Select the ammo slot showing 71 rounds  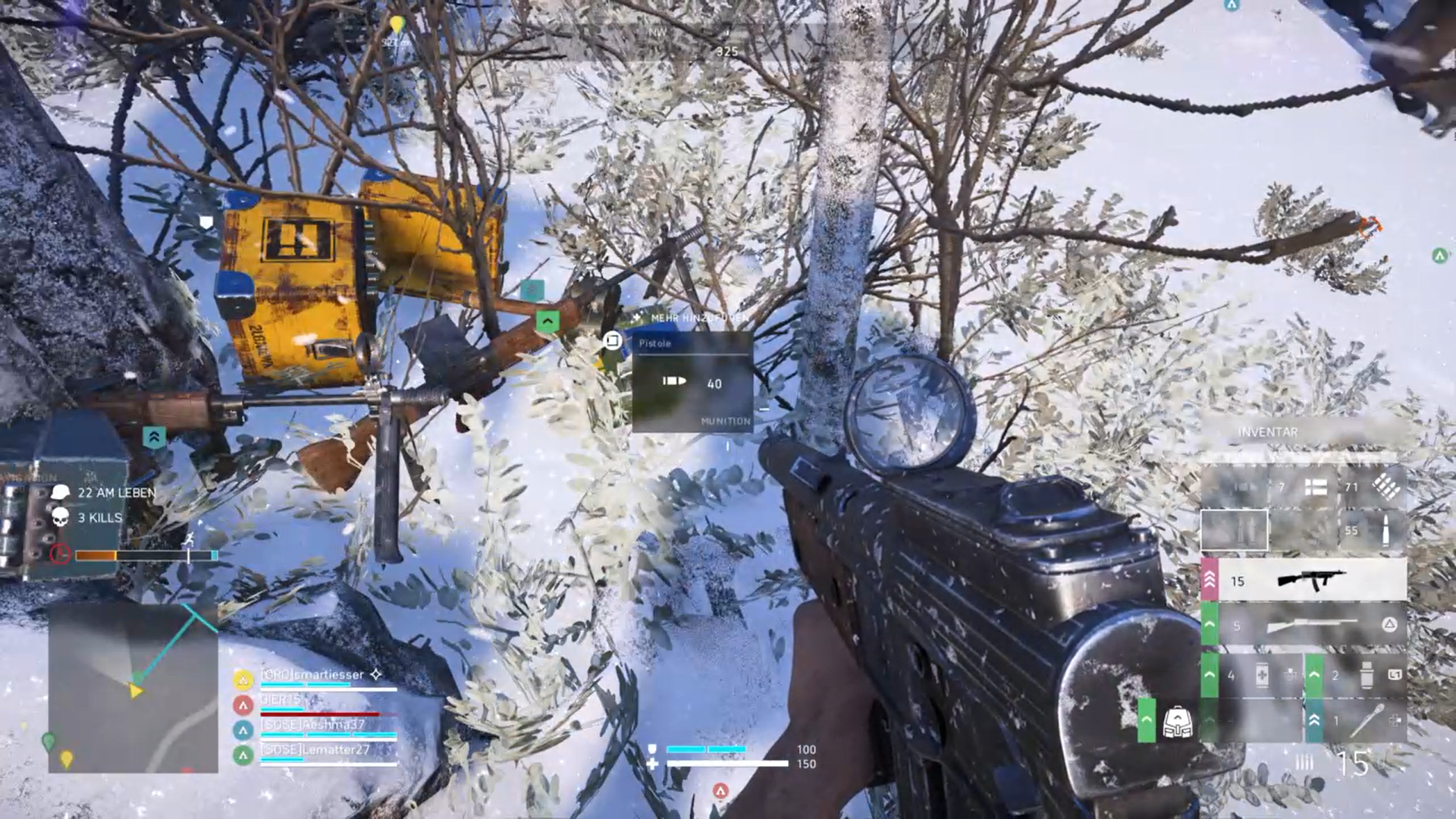[x=1371, y=488]
